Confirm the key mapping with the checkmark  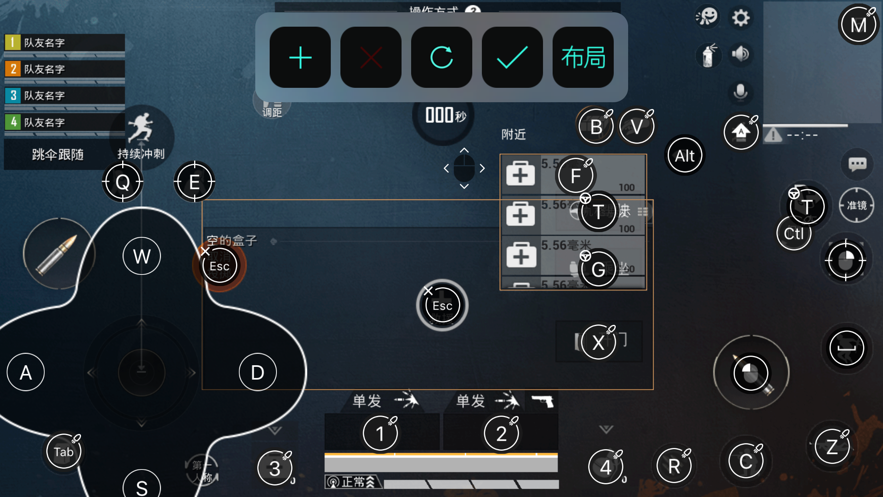click(512, 58)
